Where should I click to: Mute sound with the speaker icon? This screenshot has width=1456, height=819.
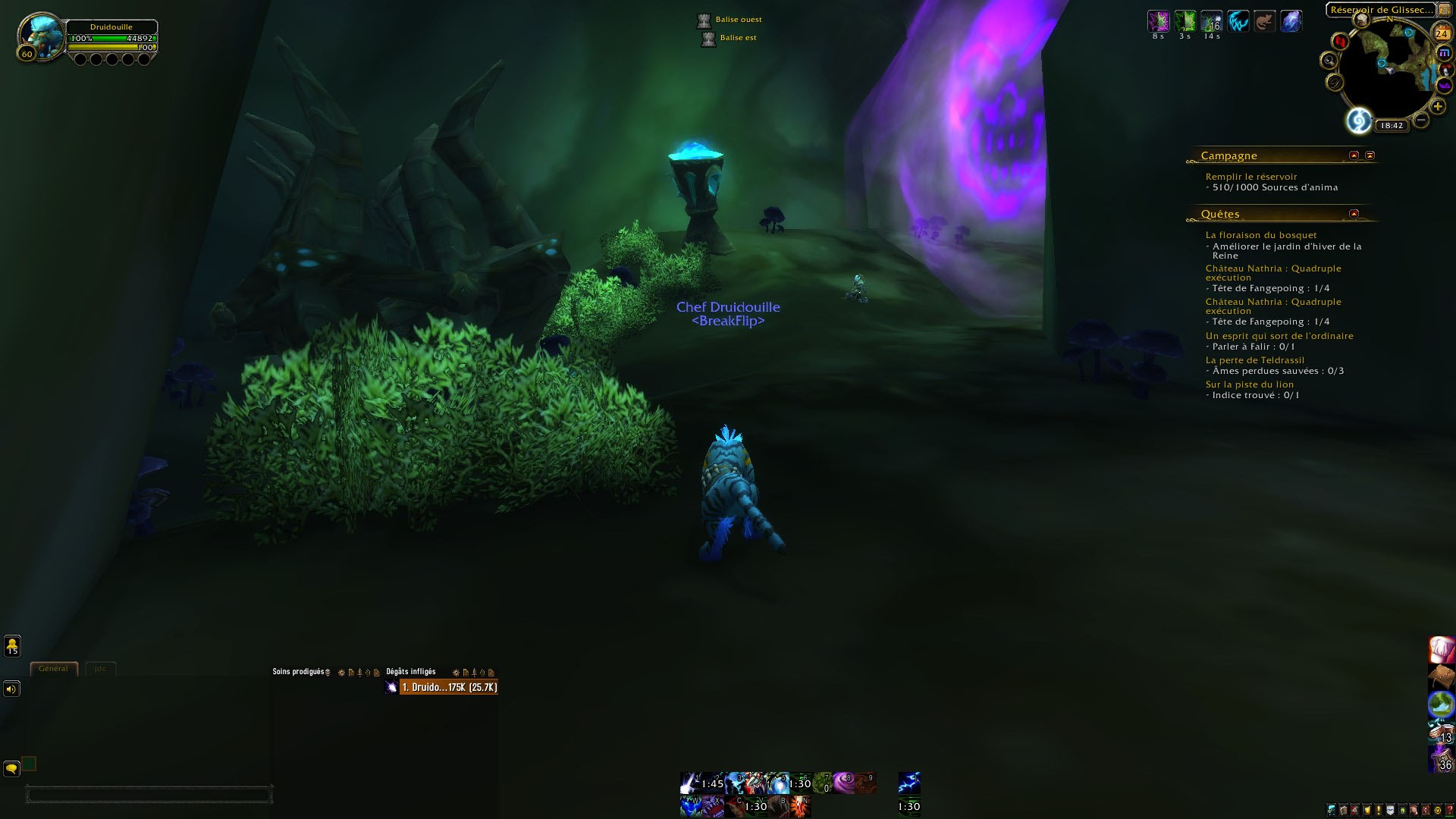point(11,689)
